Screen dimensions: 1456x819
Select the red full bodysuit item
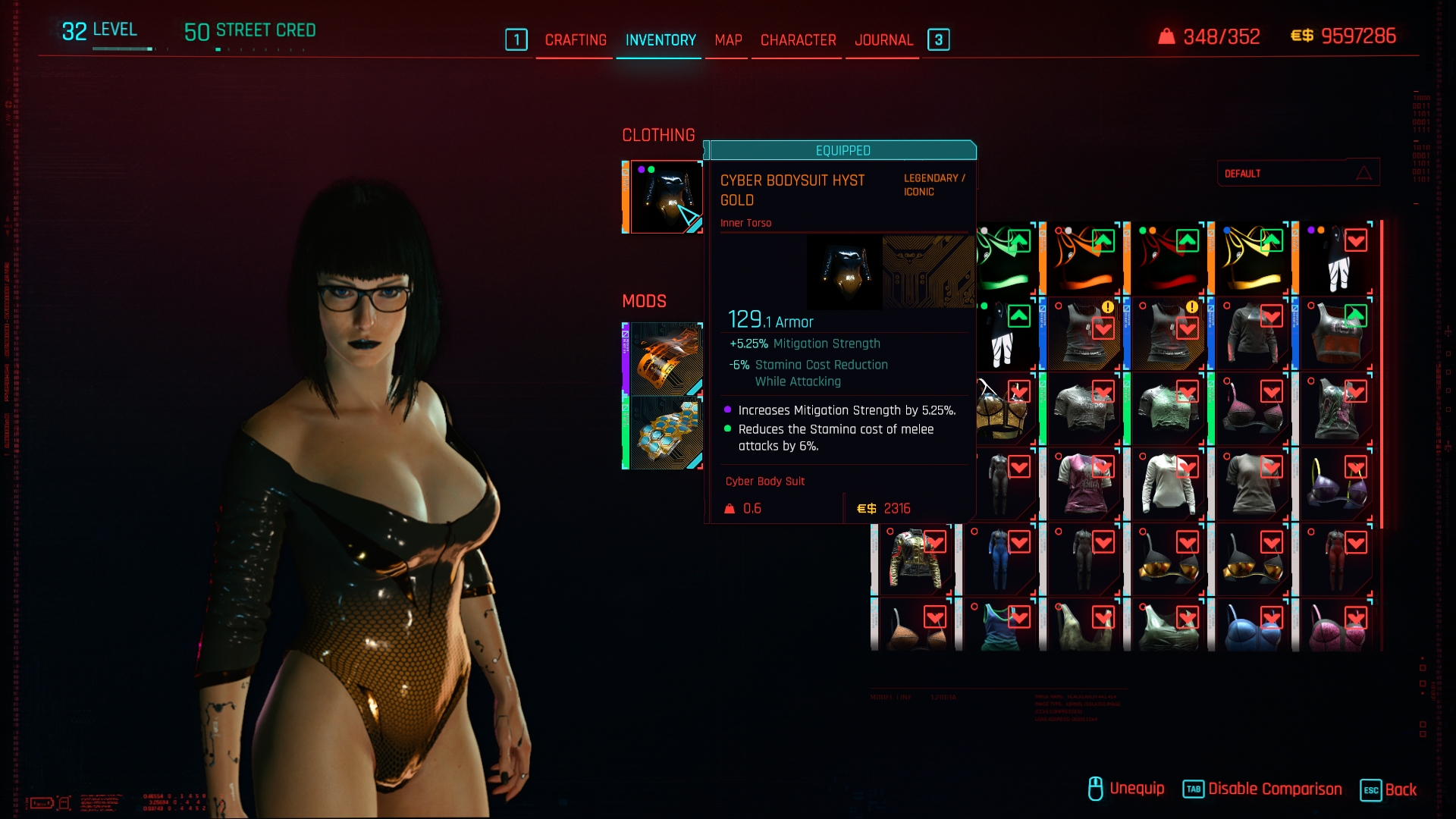pyautogui.click(x=1336, y=560)
